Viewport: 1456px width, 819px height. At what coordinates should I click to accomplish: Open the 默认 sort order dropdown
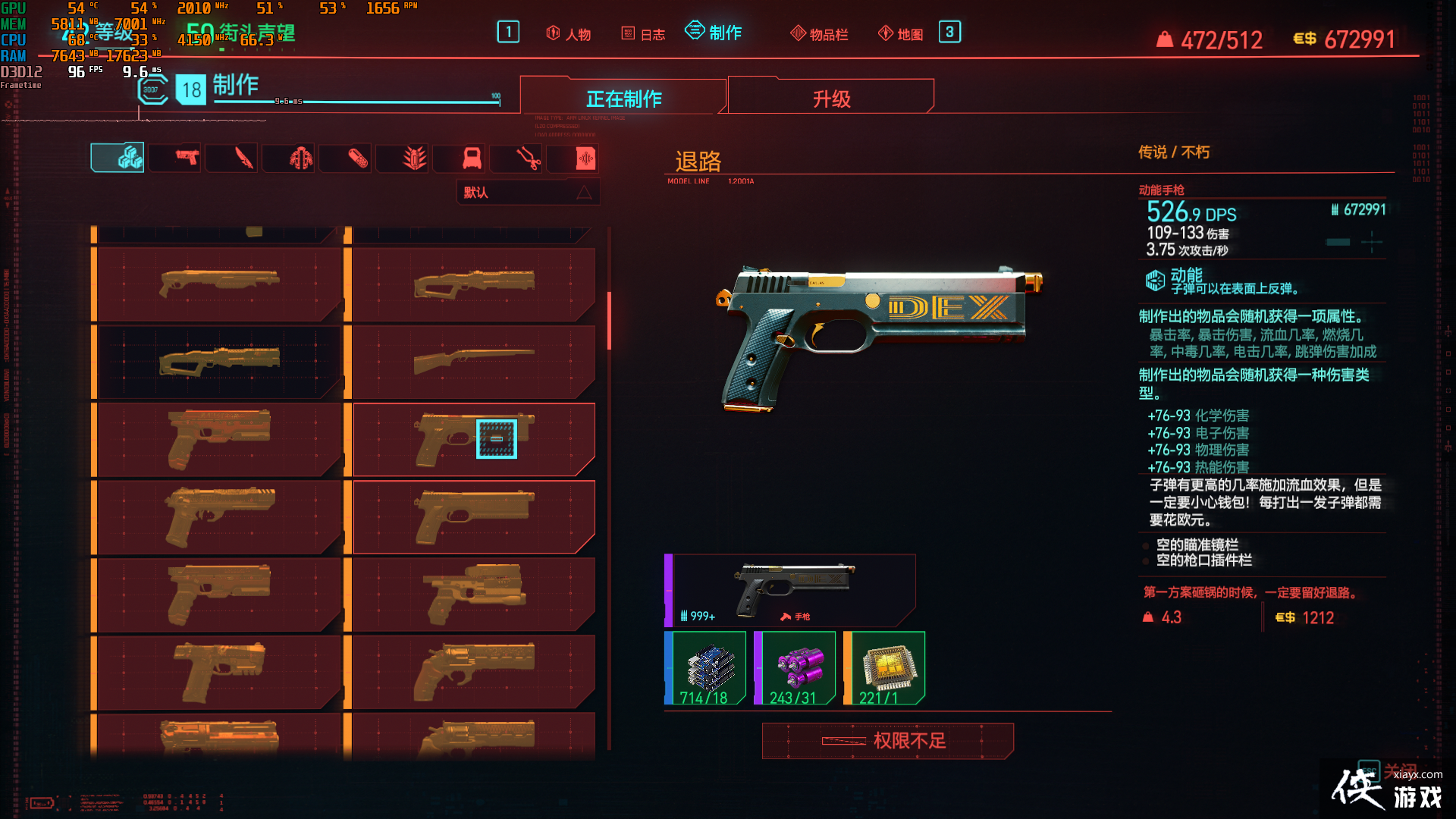pos(527,192)
